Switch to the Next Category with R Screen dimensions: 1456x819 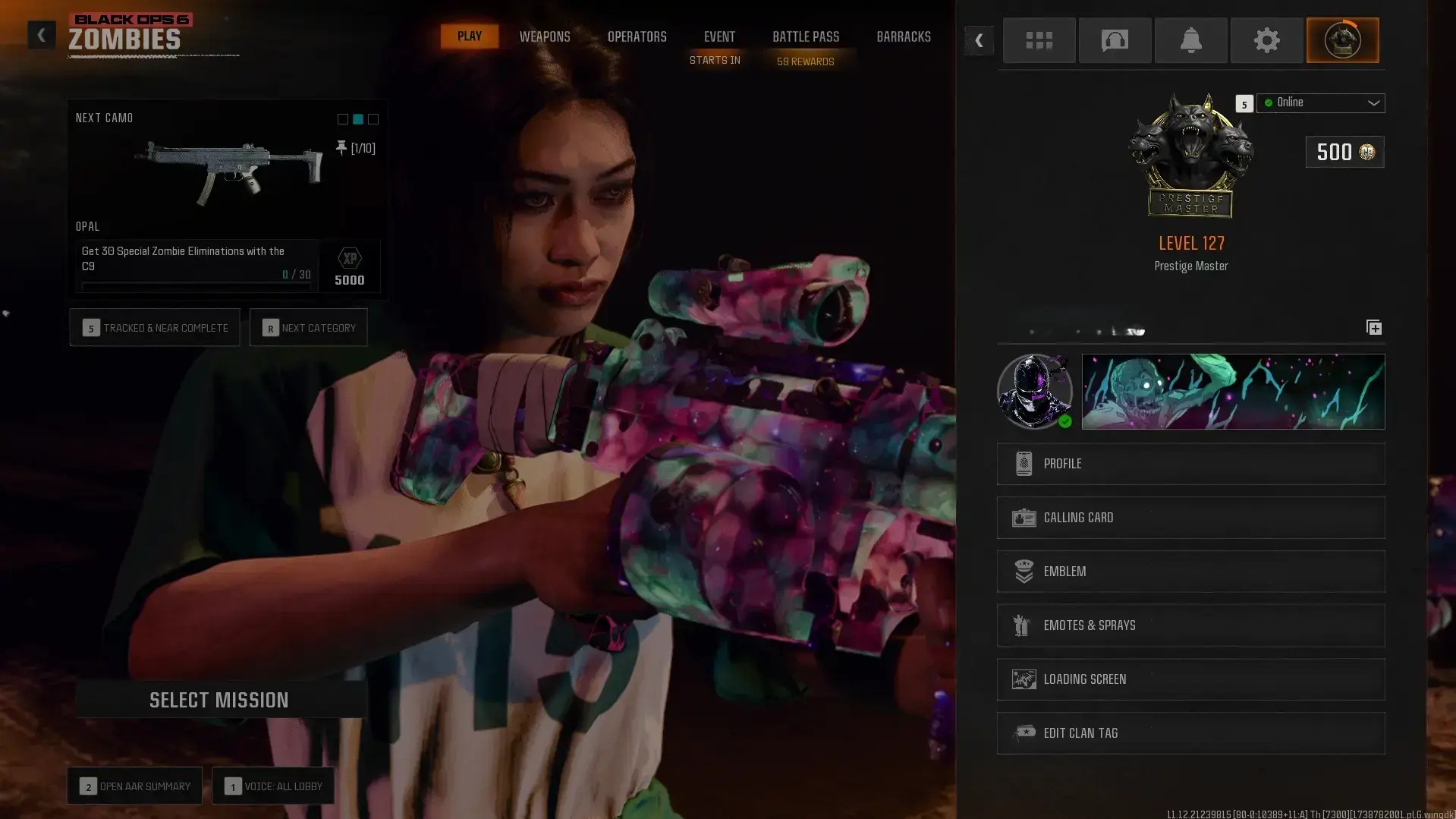click(308, 327)
